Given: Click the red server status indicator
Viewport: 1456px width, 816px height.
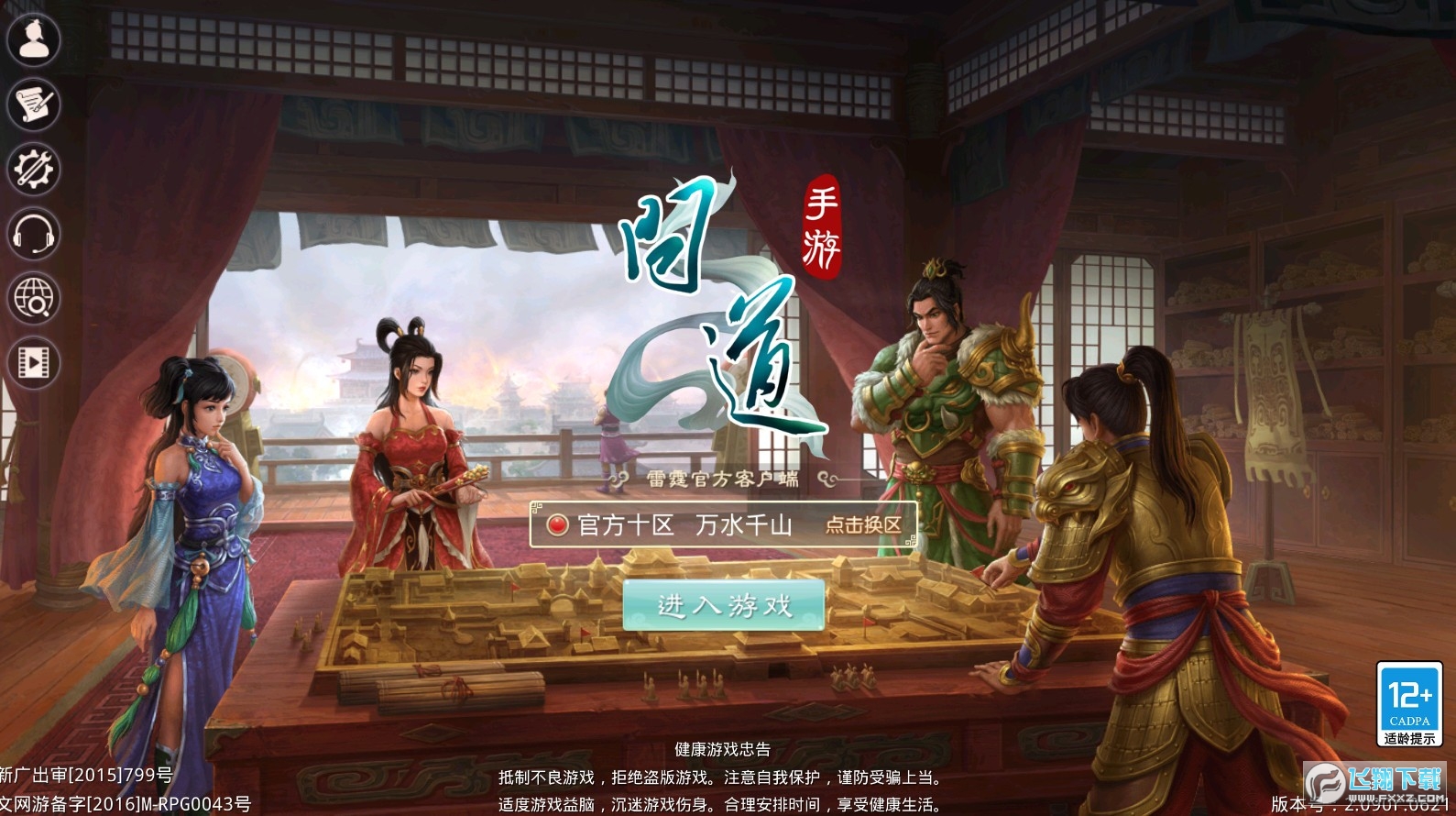Looking at the screenshot, I should click(x=560, y=525).
